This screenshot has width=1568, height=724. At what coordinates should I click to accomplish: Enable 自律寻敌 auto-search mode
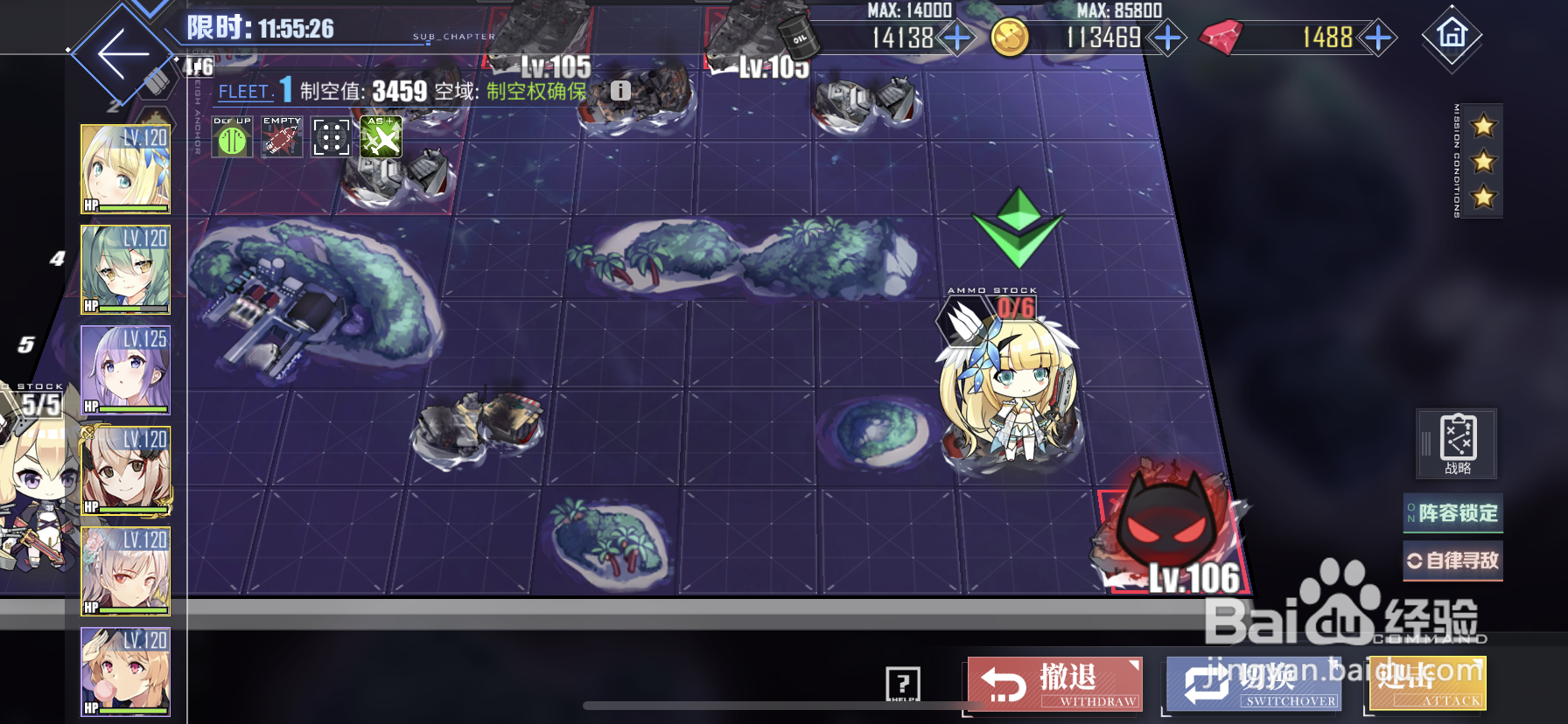1452,560
